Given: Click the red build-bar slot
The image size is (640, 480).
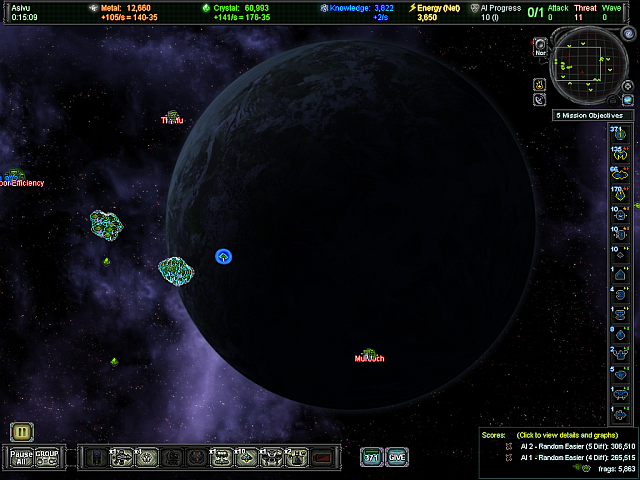Looking at the screenshot, I should 322,457.
